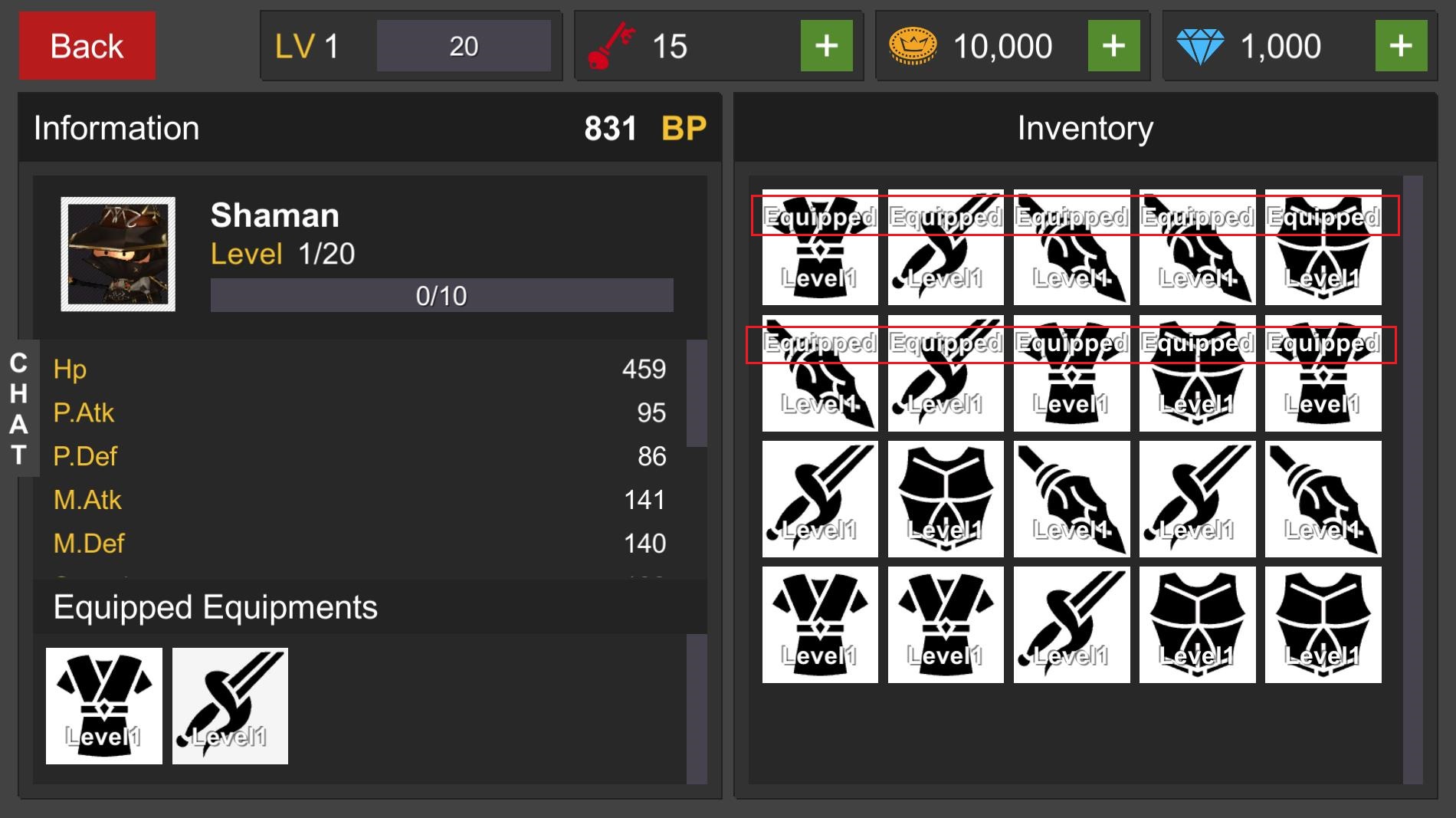Select the chest plate icon in the bottom inventory row
This screenshot has height=818, width=1456.
(x=1197, y=624)
